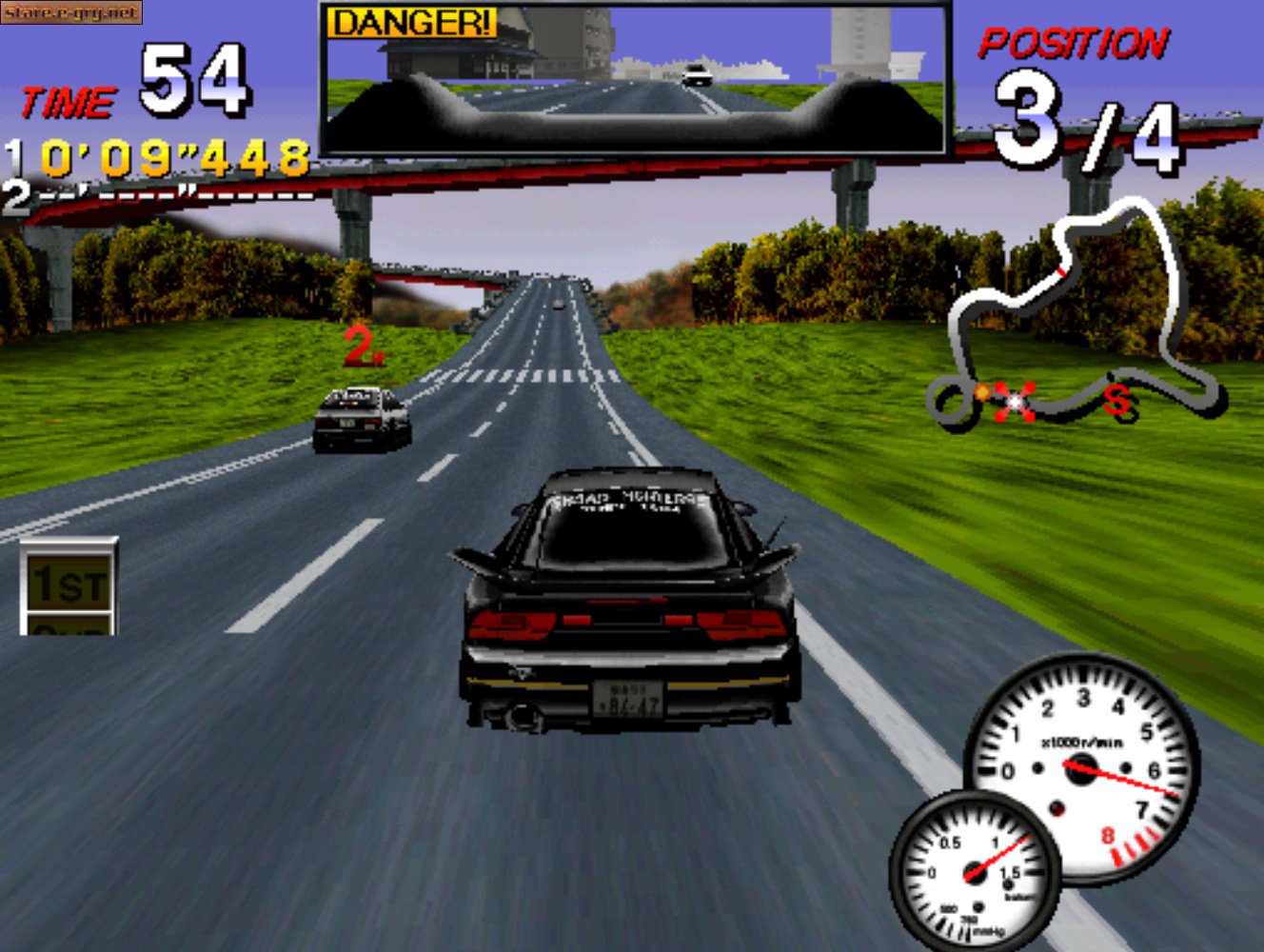Open the website watermark link
Screen dimensions: 1264x952
pyautogui.click(x=71, y=12)
